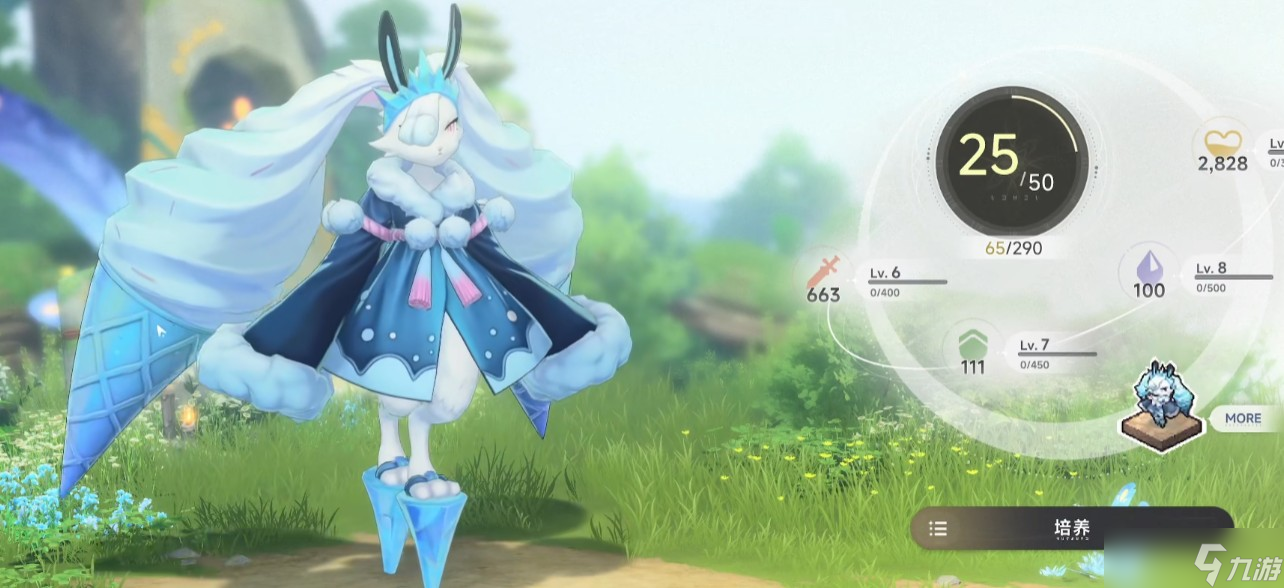This screenshot has height=588, width=1284.
Task: Click the MORE button
Action: click(x=1242, y=418)
